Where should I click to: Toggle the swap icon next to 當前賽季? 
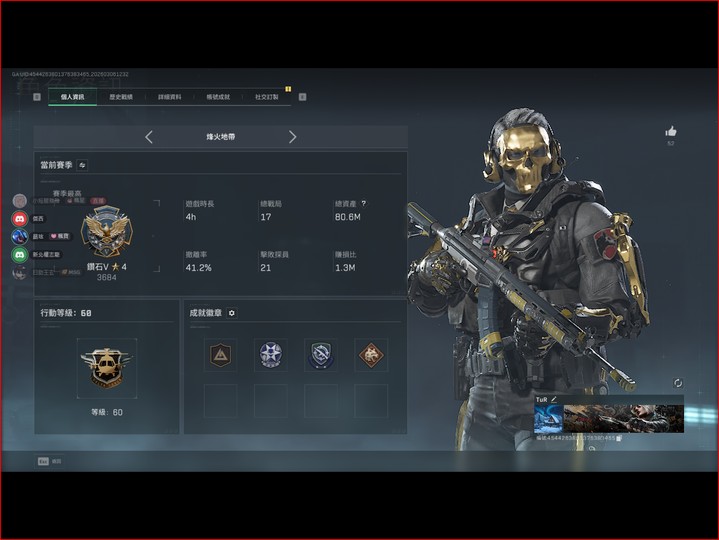coord(82,164)
